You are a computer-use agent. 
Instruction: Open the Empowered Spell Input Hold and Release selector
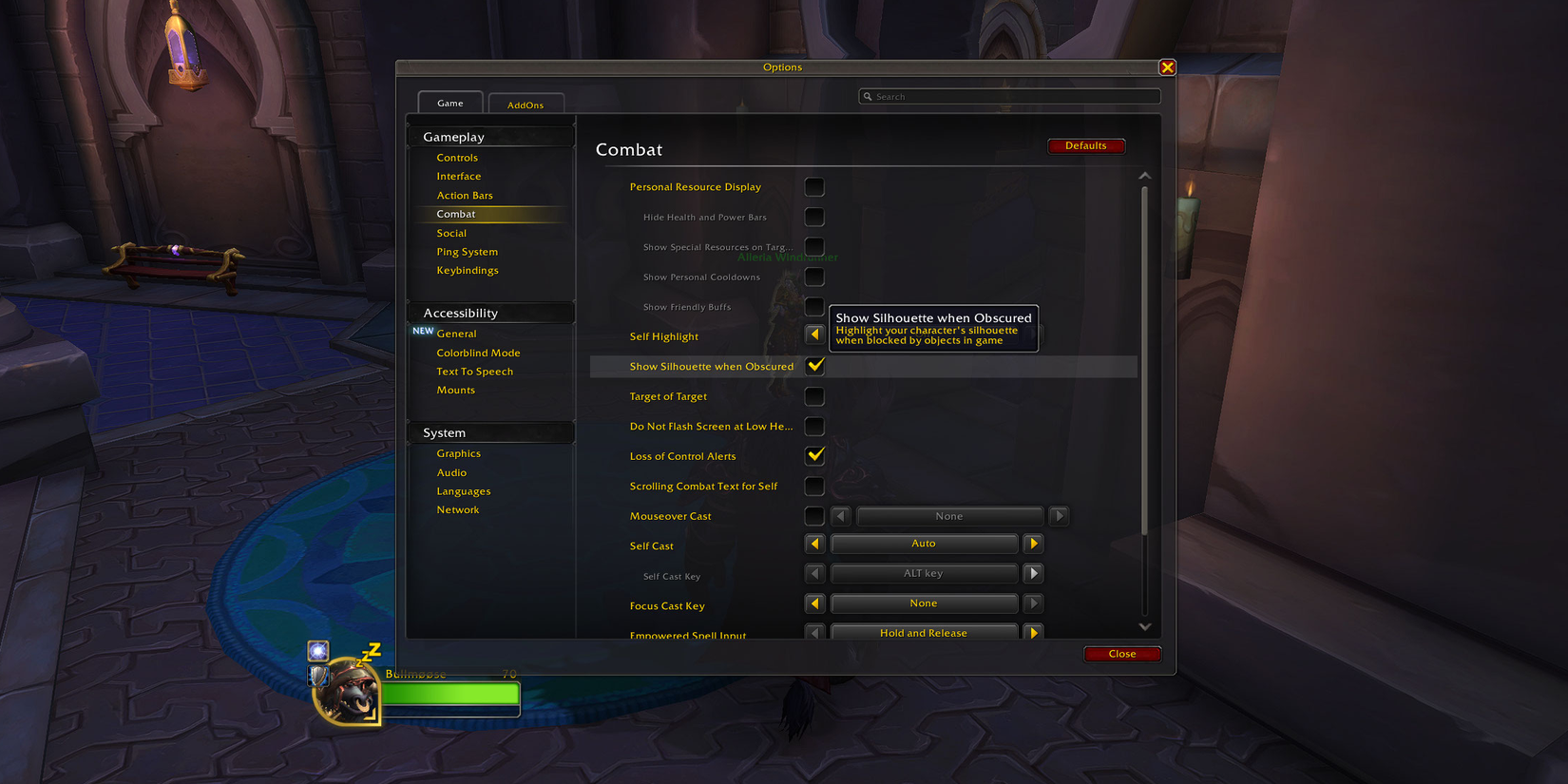(x=924, y=632)
